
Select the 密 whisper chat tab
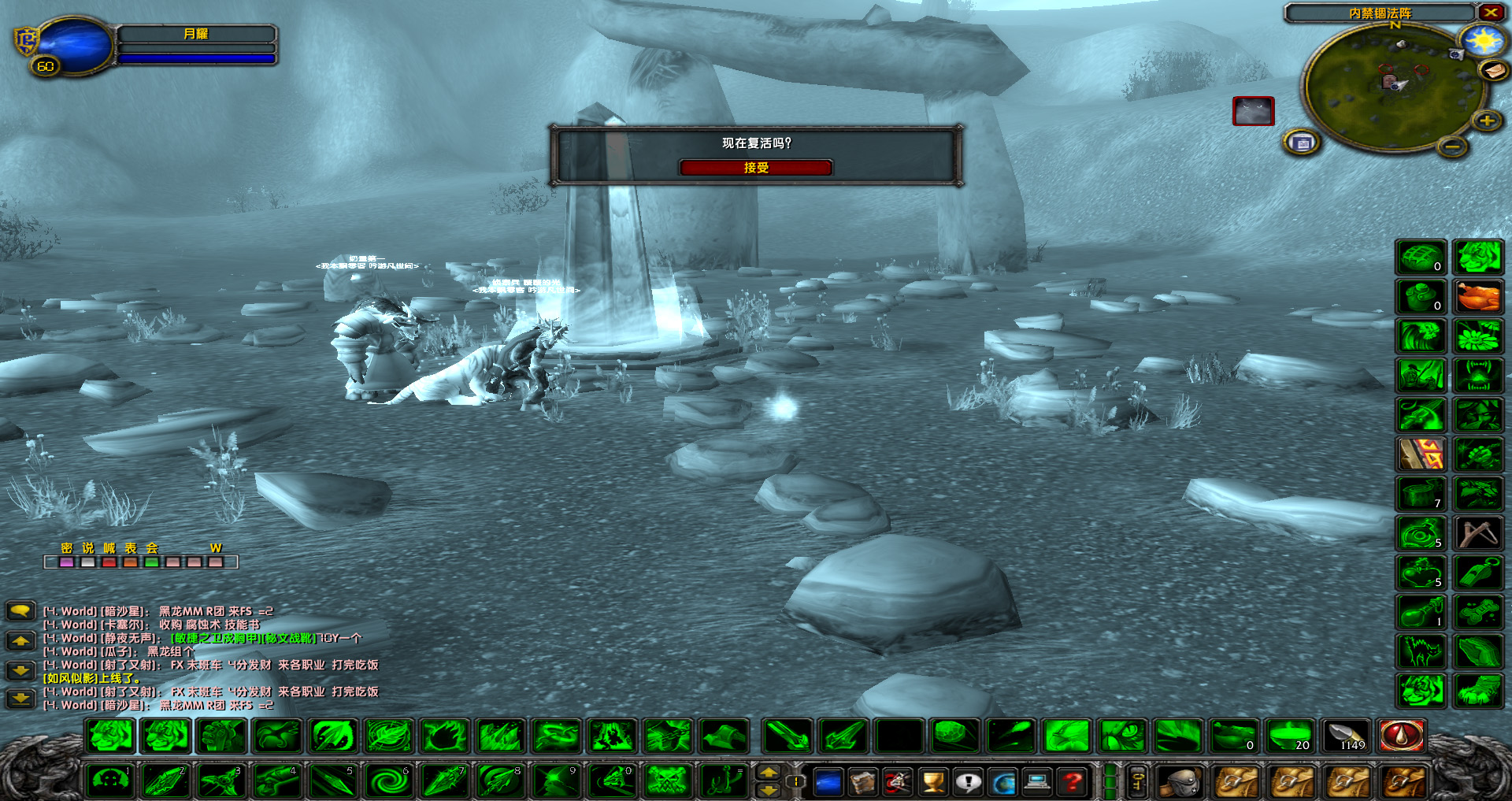coord(67,548)
